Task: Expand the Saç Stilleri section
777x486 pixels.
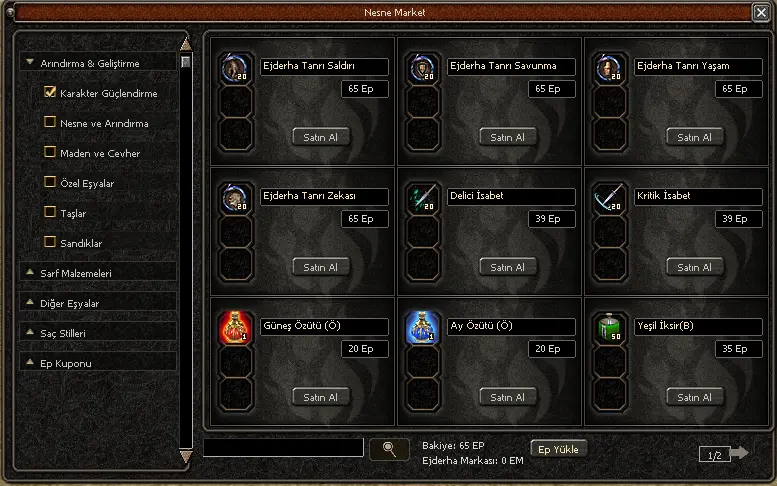Action: [x=31, y=332]
